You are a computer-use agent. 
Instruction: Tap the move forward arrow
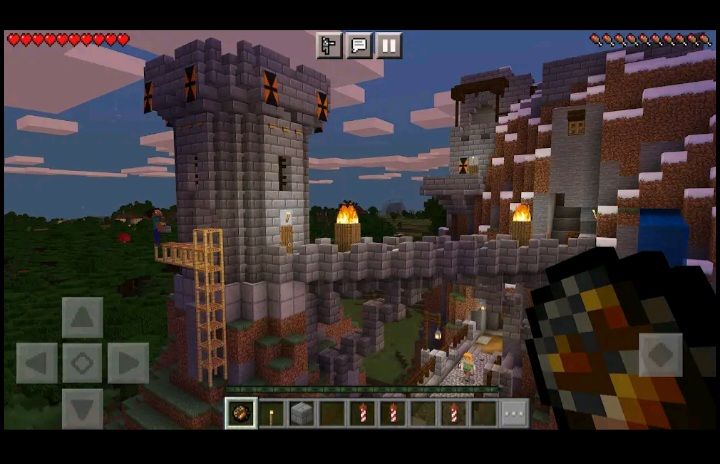tap(82, 318)
